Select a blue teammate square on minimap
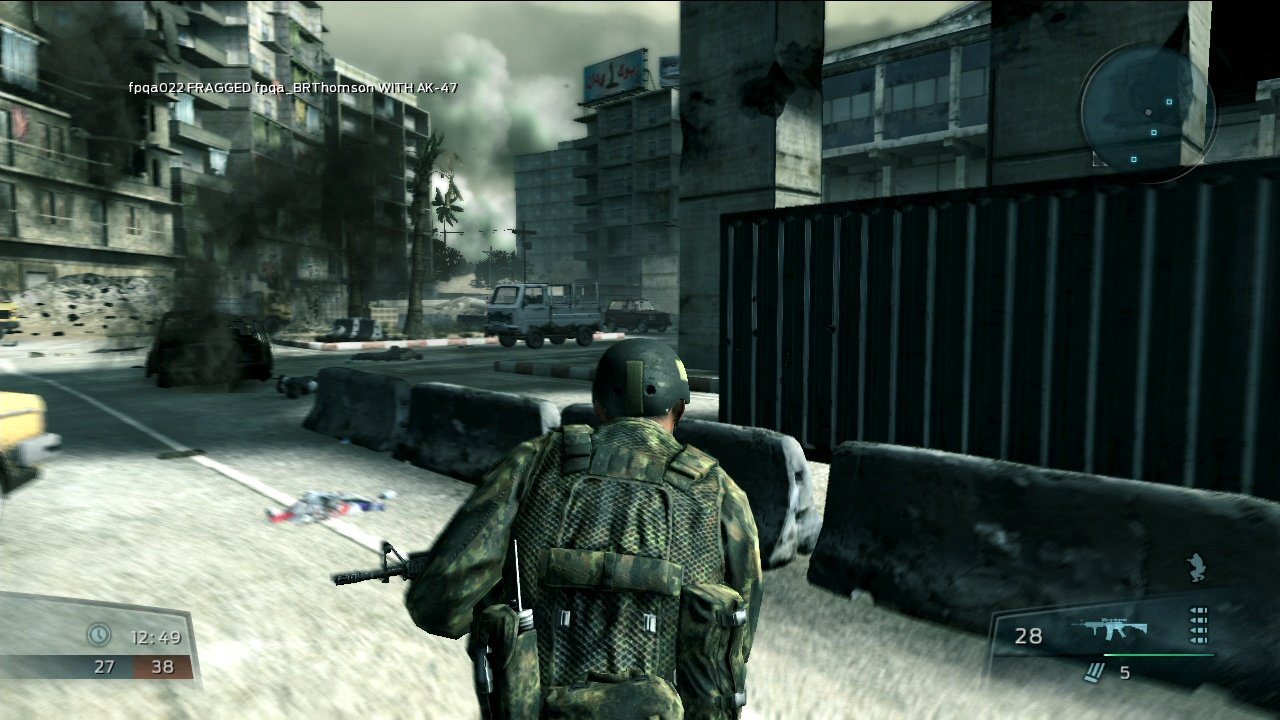1280x720 pixels. pyautogui.click(x=1169, y=101)
